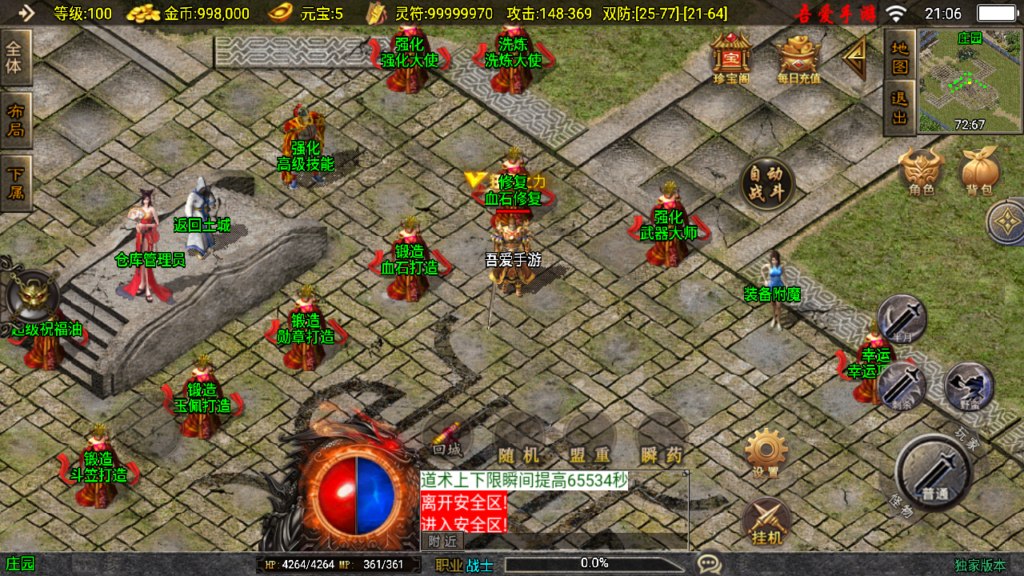Select the 全体 tab
The height and width of the screenshot is (576, 1024).
click(17, 59)
